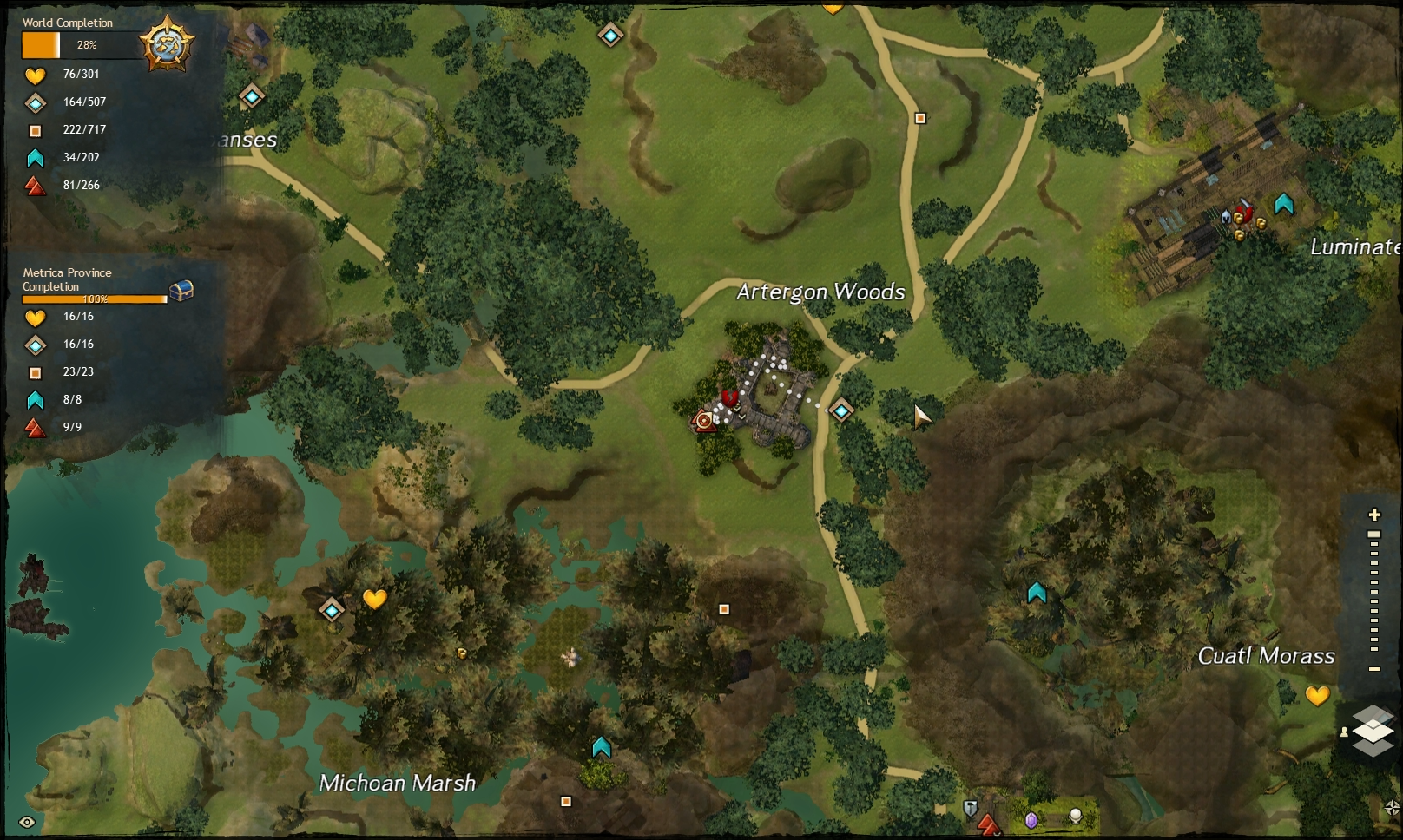This screenshot has width=1403, height=840.
Task: Select the vista marker in the list legend
Action: tap(36, 185)
